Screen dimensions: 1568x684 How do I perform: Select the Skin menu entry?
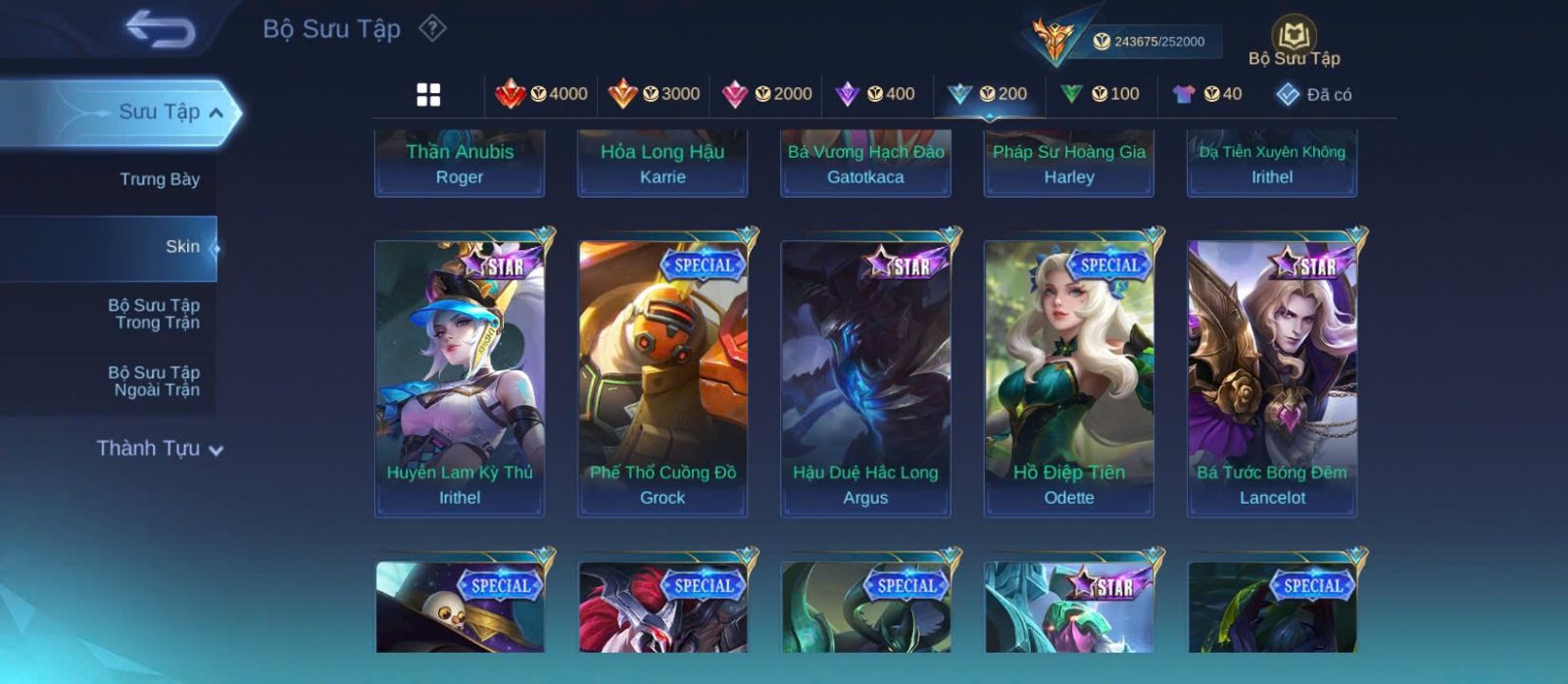coord(182,247)
